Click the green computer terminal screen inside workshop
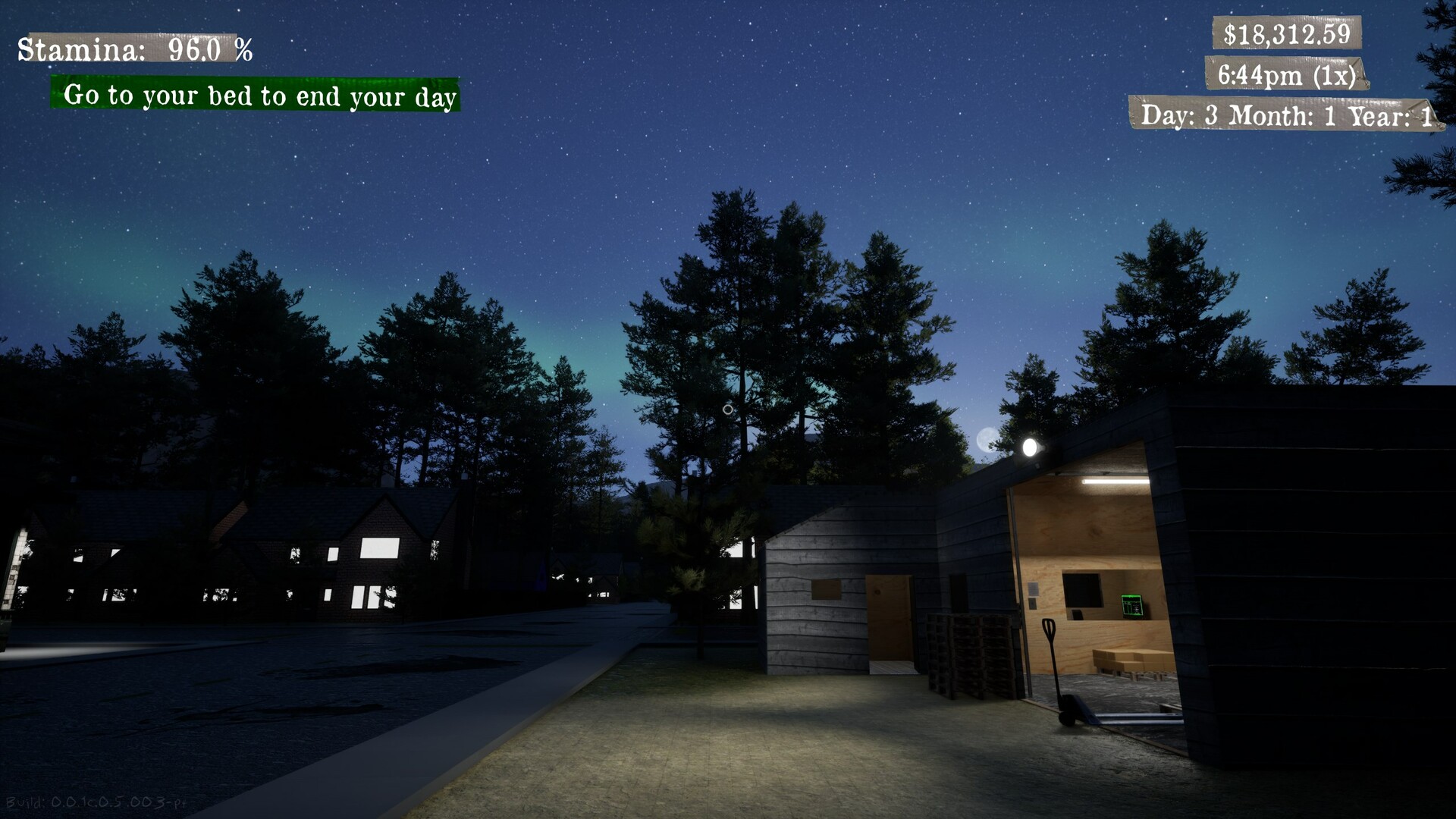This screenshot has height=819, width=1456. coord(1132,605)
